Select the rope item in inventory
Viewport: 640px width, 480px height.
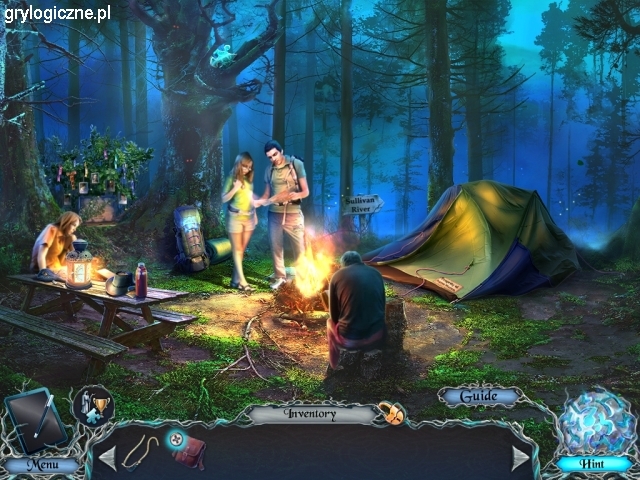[x=141, y=450]
